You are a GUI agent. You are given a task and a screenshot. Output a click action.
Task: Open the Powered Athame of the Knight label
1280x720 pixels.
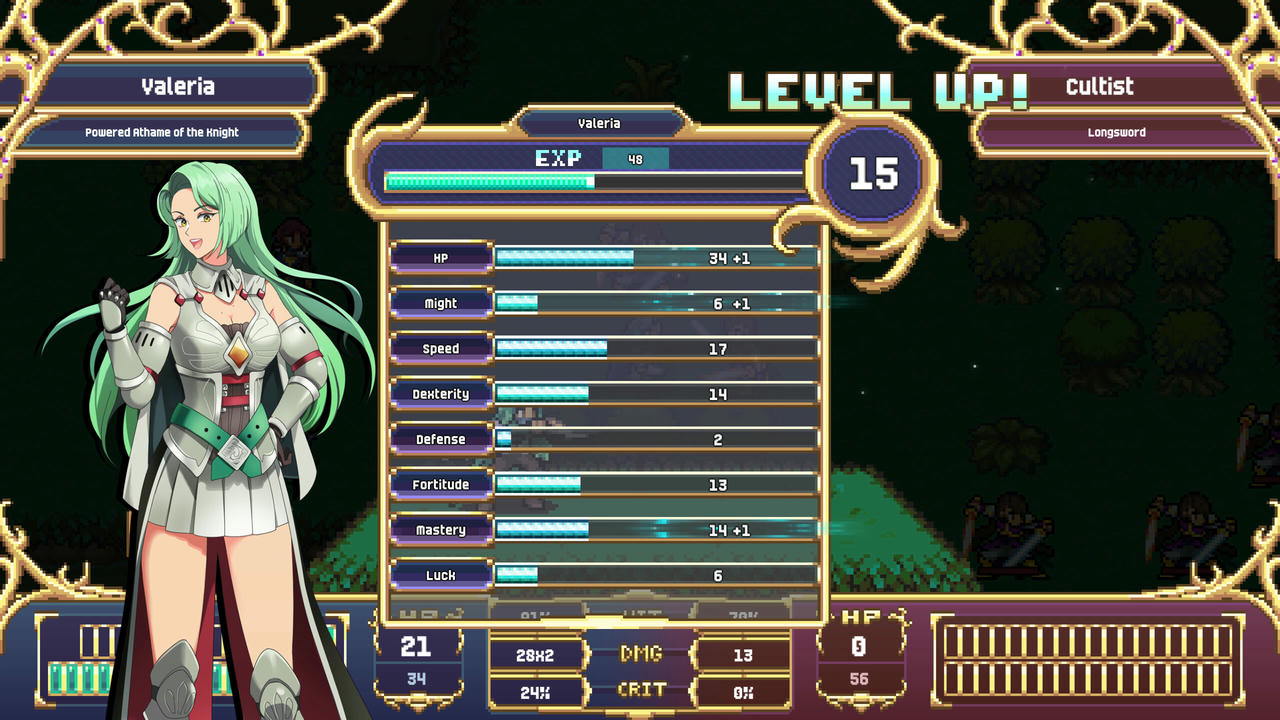click(x=160, y=131)
